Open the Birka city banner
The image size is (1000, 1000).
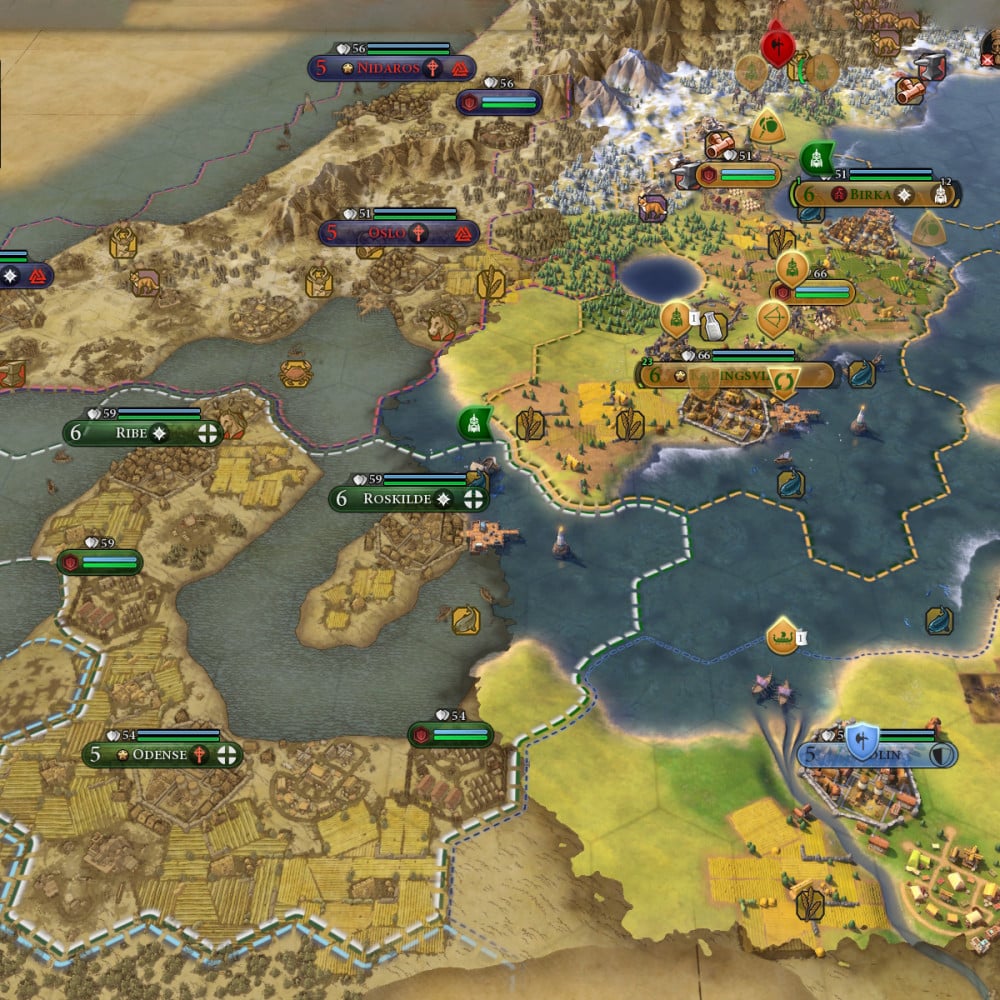click(878, 194)
